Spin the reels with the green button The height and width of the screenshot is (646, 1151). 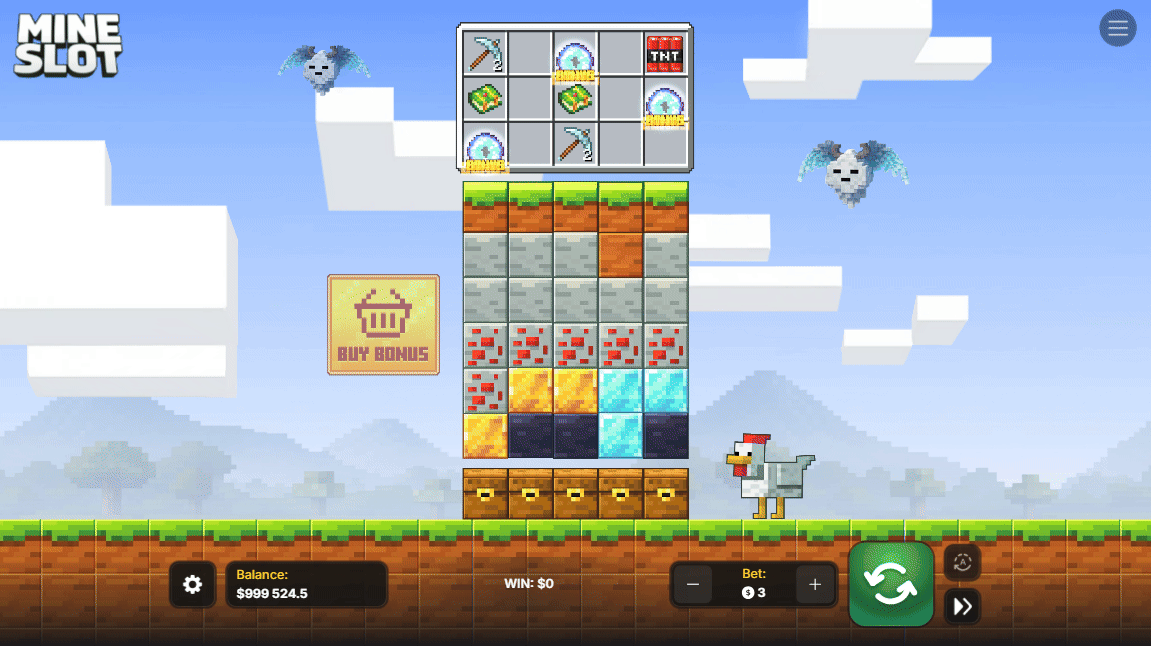(890, 584)
